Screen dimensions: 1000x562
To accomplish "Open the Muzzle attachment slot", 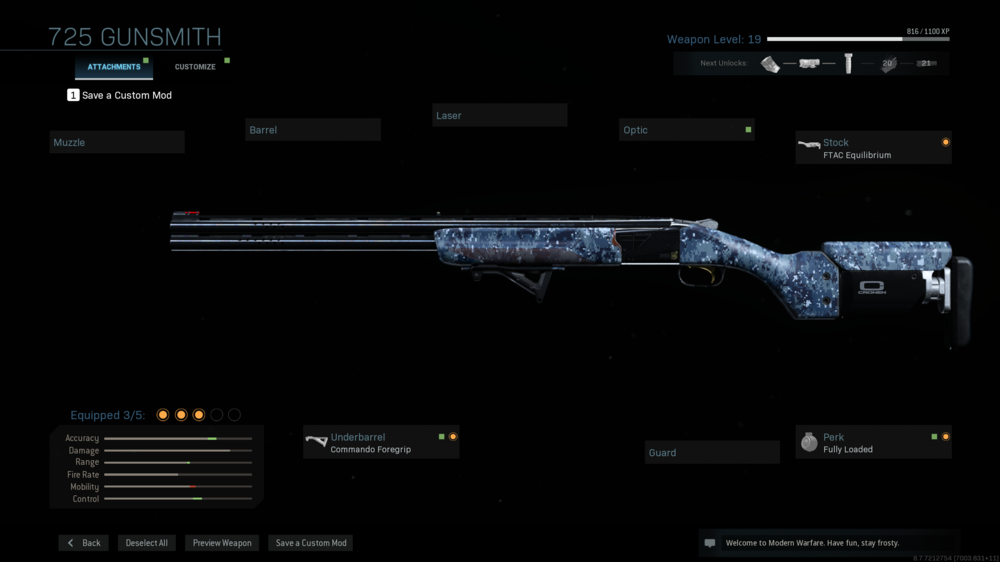I will 117,143.
